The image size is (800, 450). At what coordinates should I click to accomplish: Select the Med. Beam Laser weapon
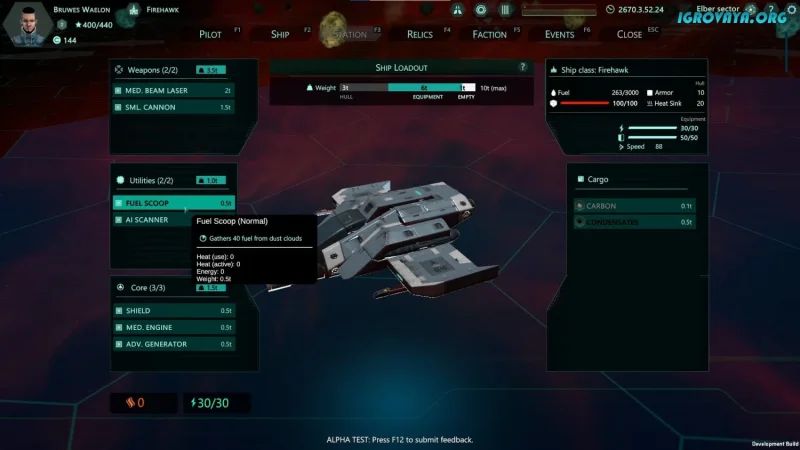point(173,90)
